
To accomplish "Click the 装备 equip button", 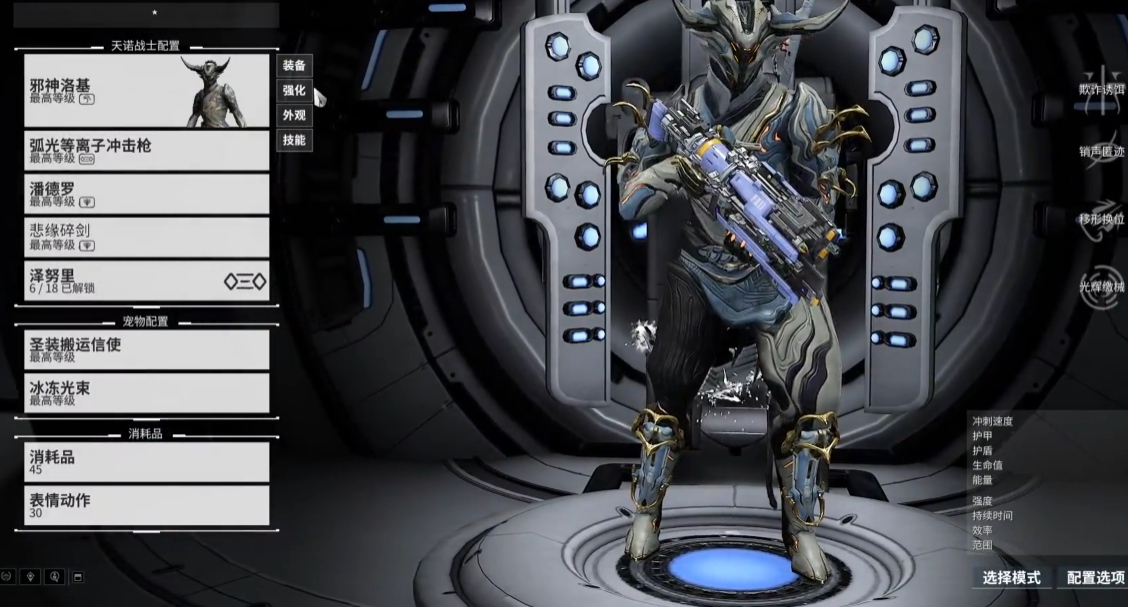I will [x=294, y=66].
